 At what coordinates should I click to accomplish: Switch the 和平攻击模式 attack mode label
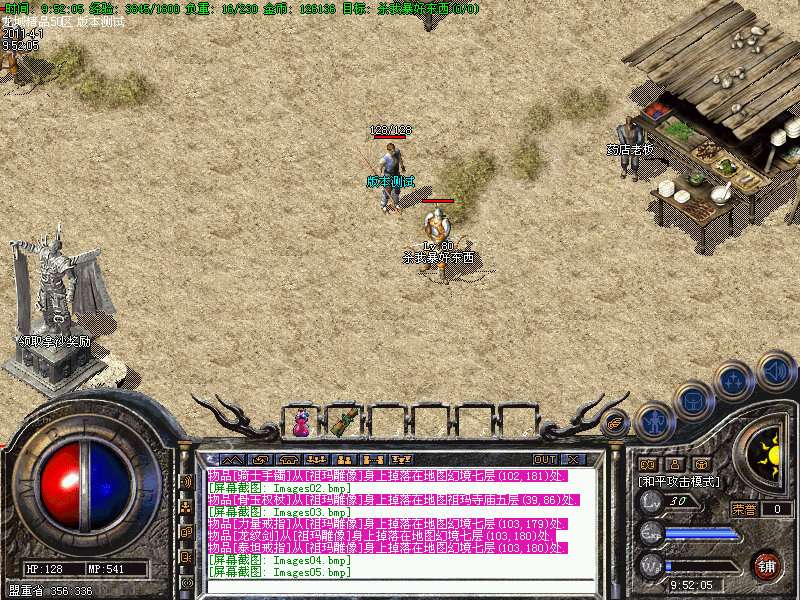click(x=679, y=481)
